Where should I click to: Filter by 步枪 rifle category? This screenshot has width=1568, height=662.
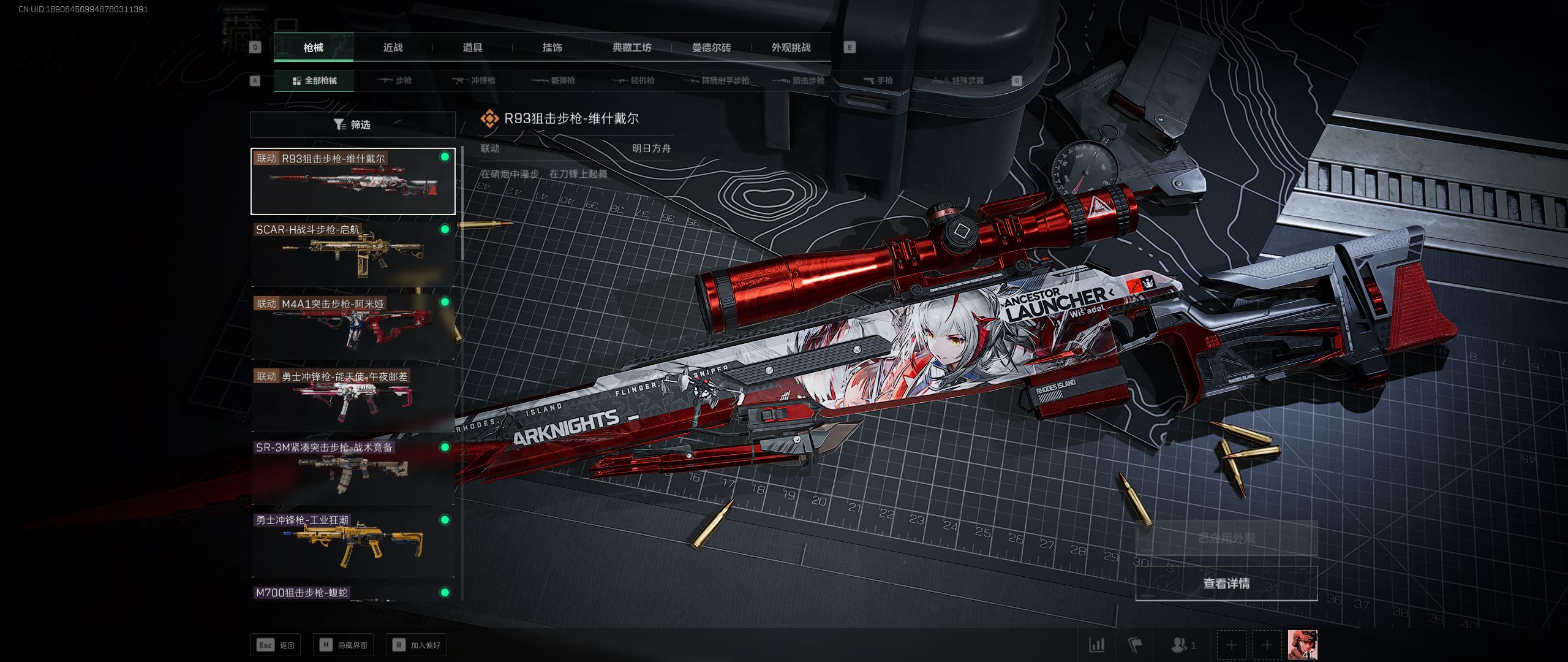tap(395, 81)
